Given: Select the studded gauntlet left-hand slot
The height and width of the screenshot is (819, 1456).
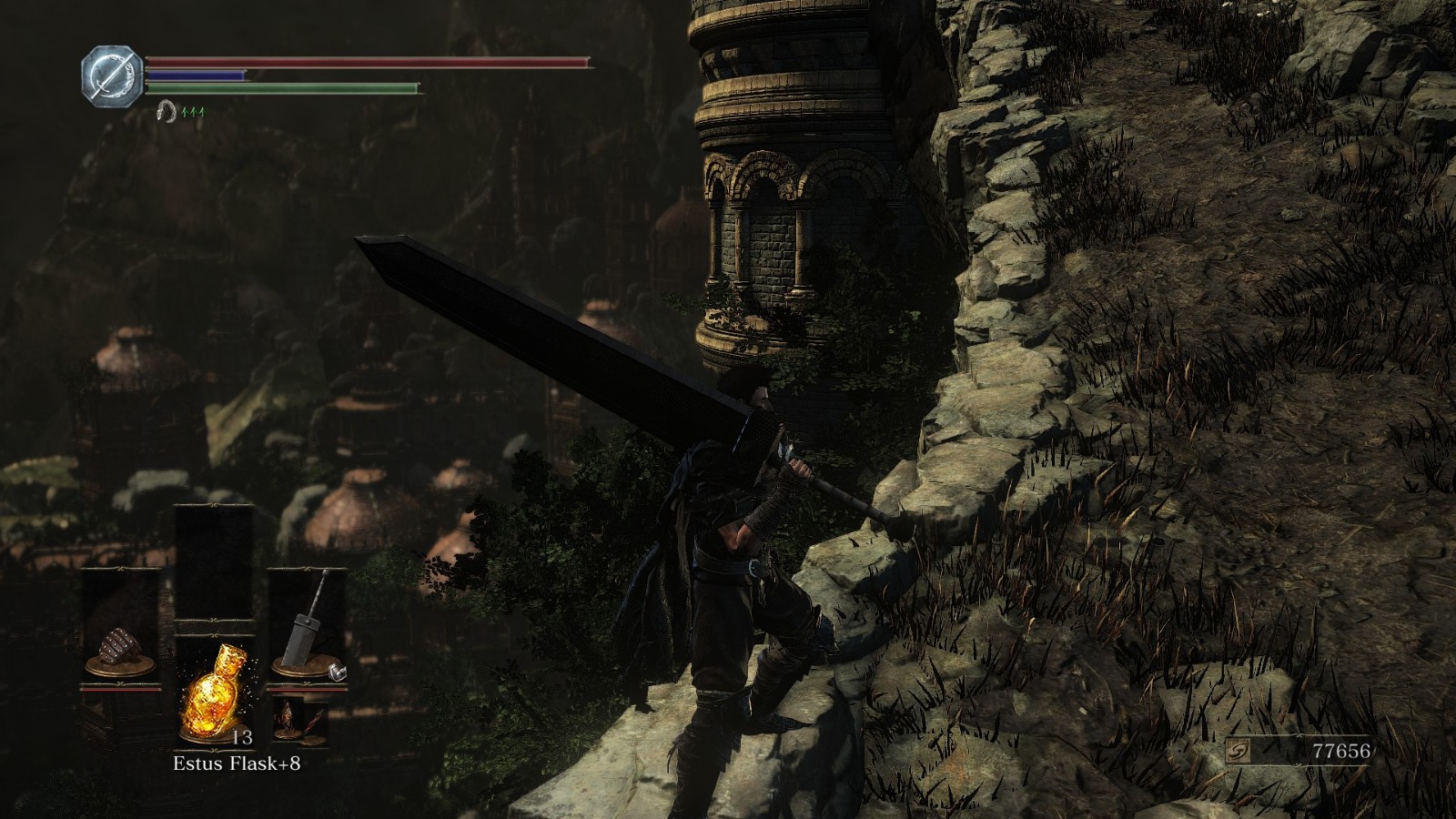Looking at the screenshot, I should 121,648.
